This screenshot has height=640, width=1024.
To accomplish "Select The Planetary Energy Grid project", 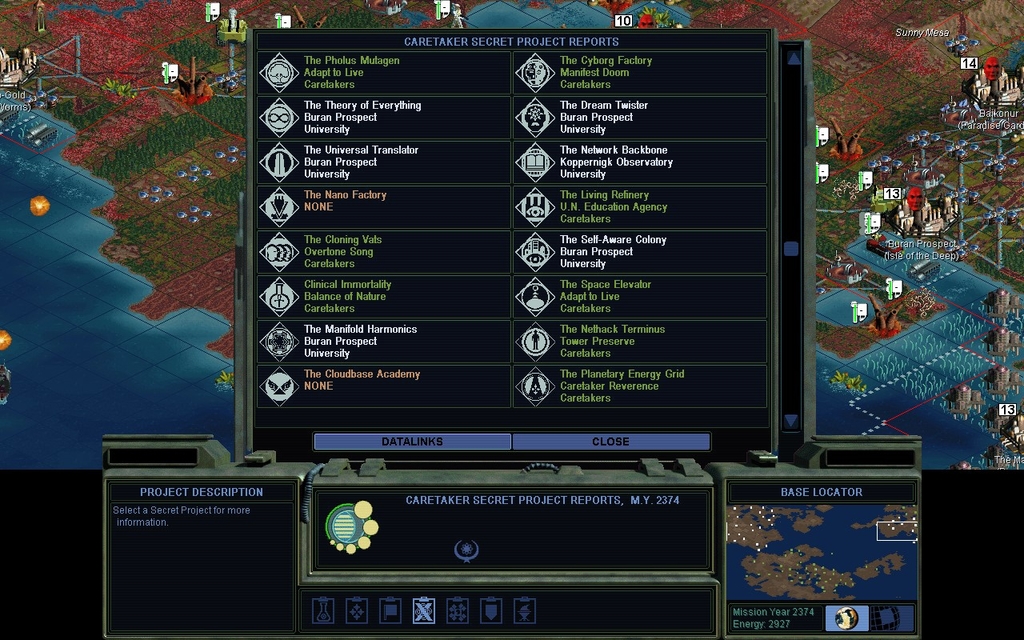I will point(640,386).
